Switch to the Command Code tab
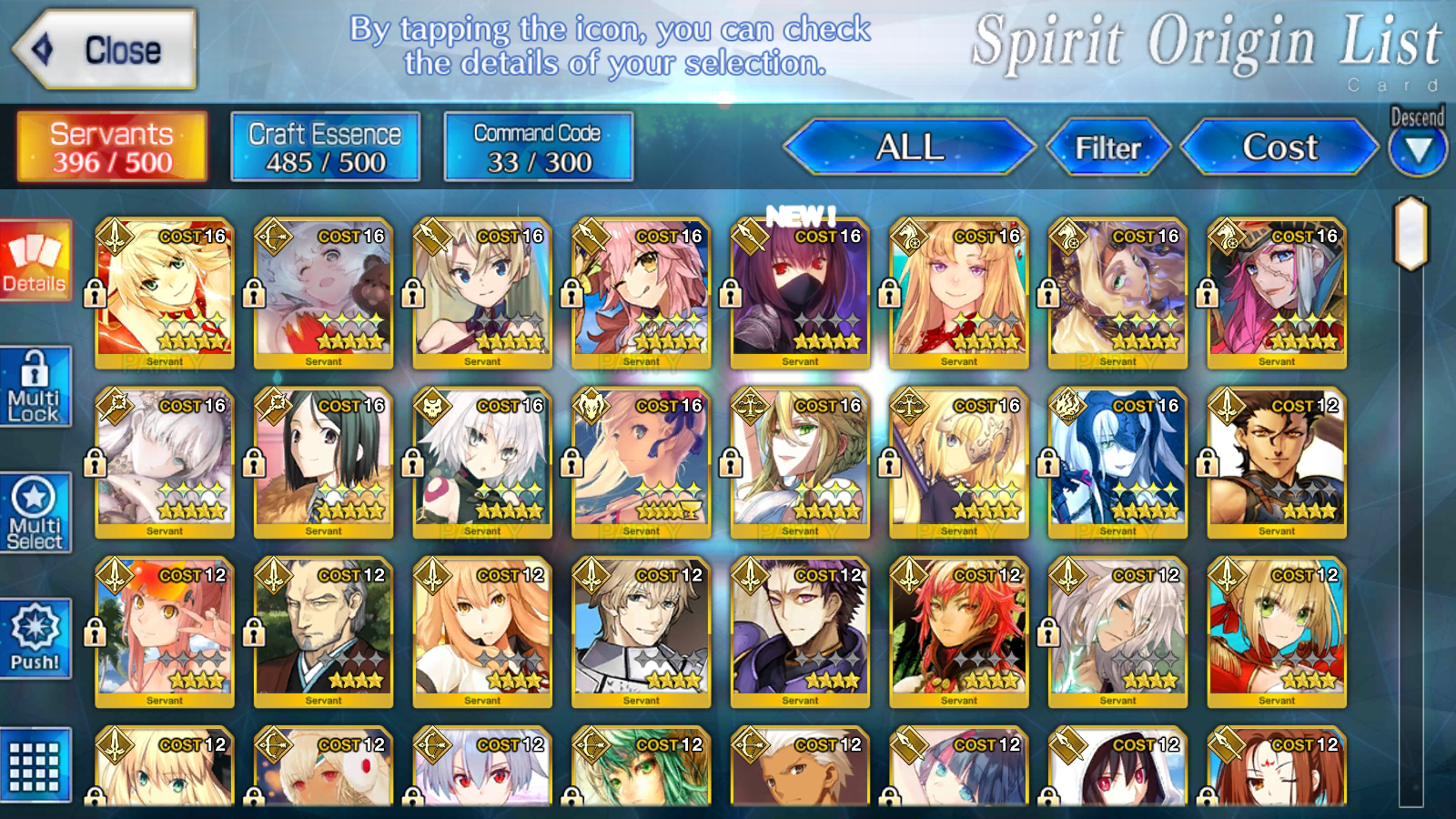The width and height of the screenshot is (1456, 819). (x=539, y=147)
